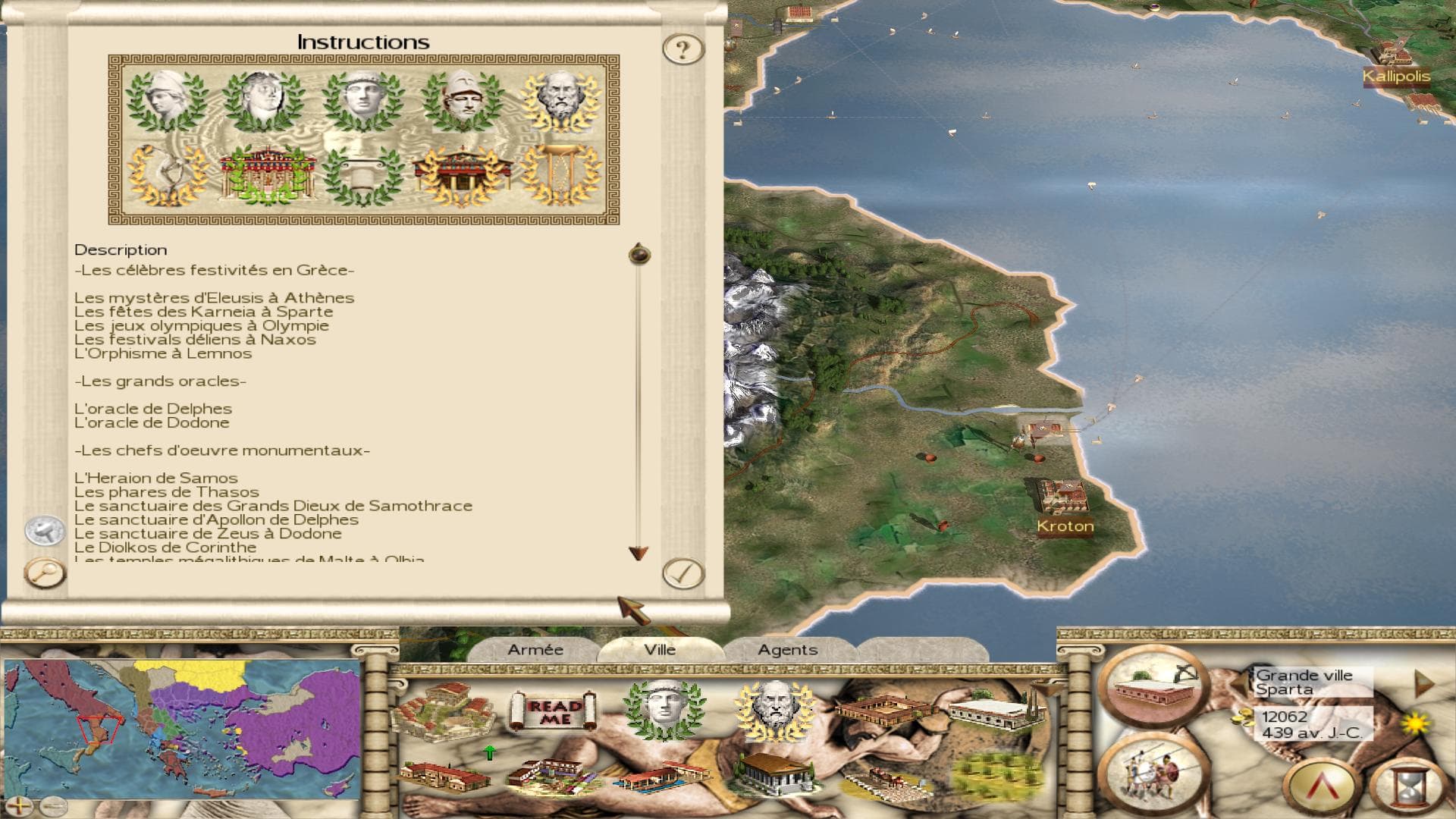Switch to the Armée tab
This screenshot has height=819, width=1456.
coord(535,650)
